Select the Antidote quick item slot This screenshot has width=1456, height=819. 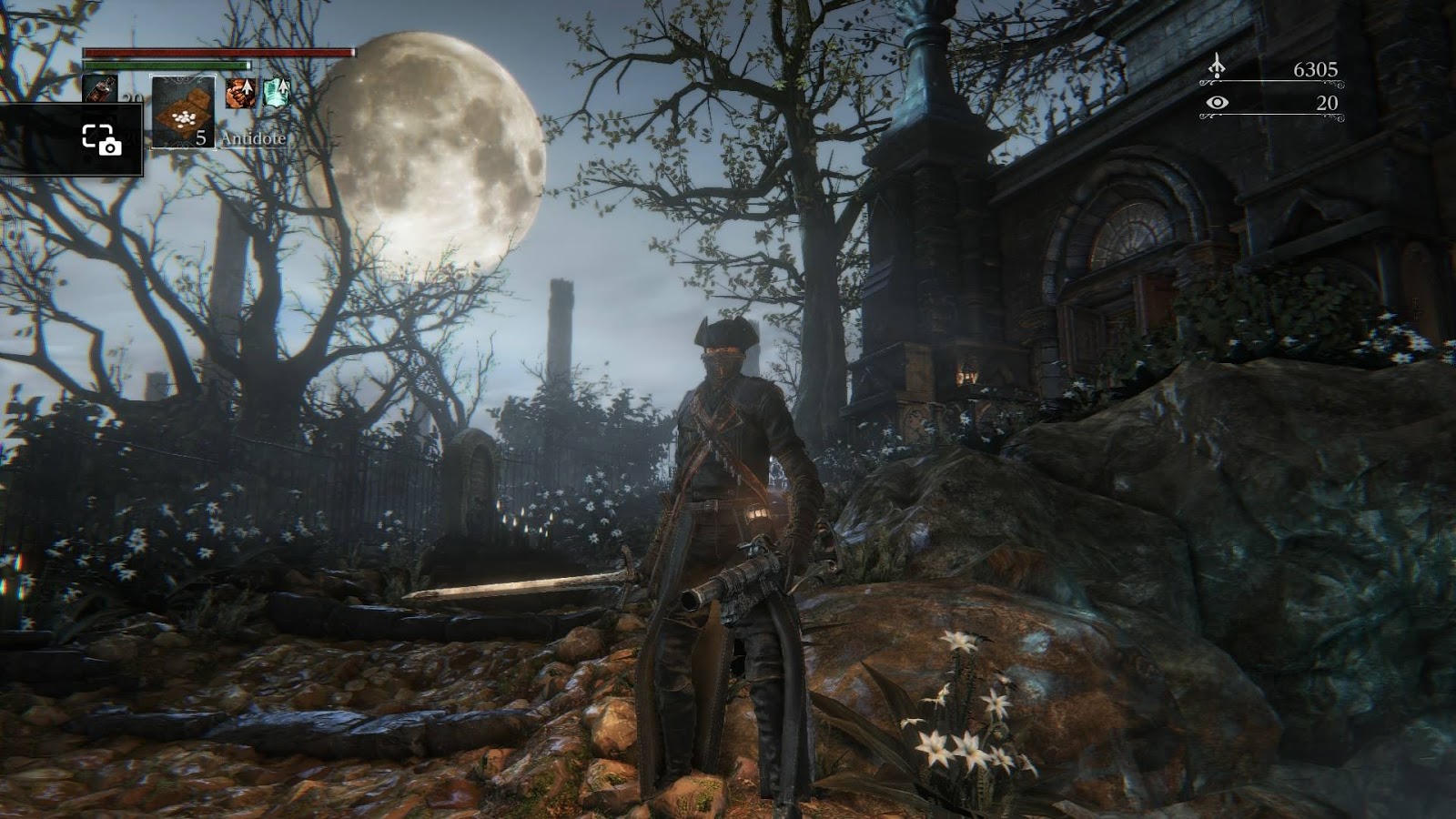(x=183, y=110)
